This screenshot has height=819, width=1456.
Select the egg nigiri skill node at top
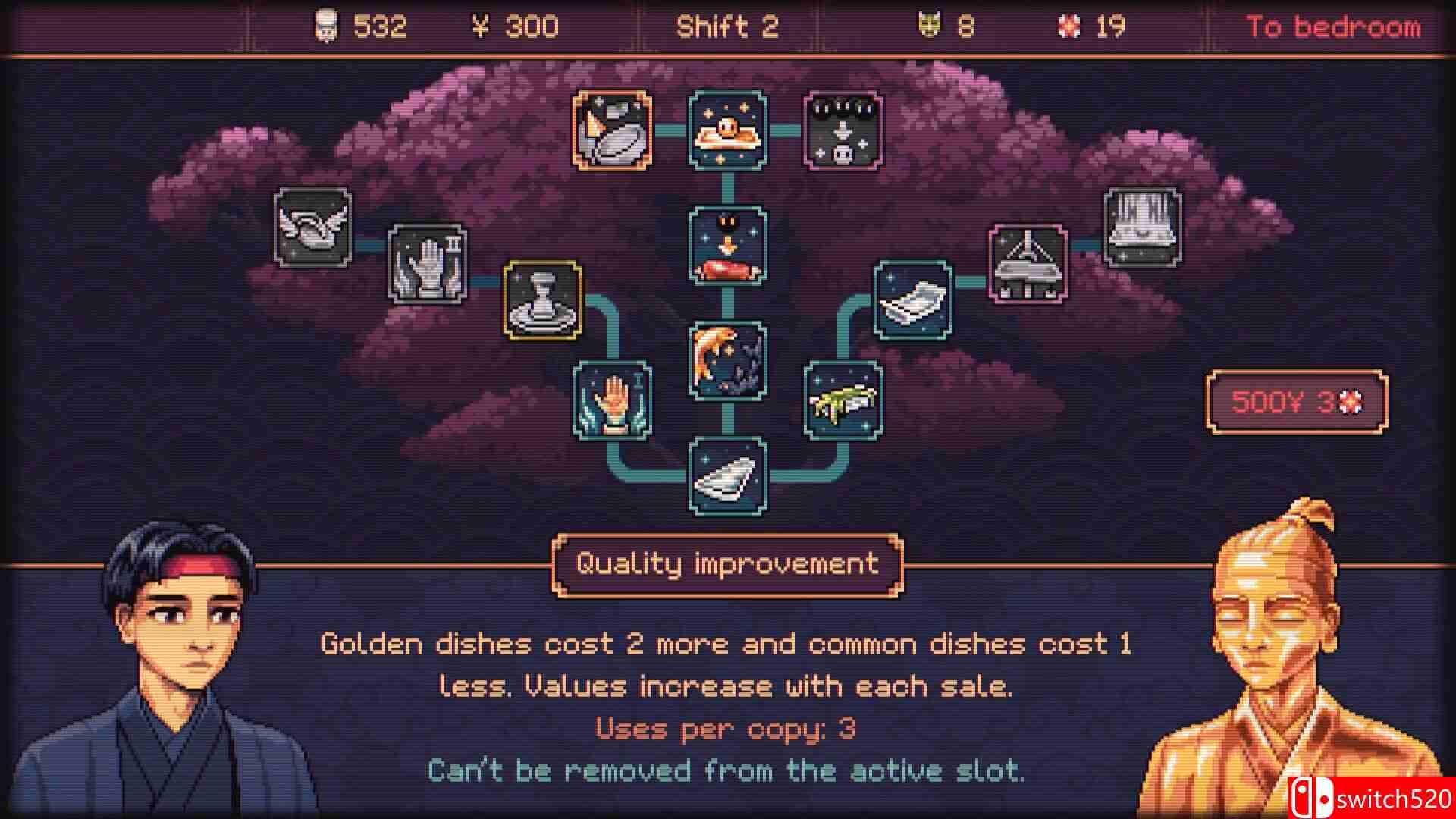pyautogui.click(x=729, y=129)
